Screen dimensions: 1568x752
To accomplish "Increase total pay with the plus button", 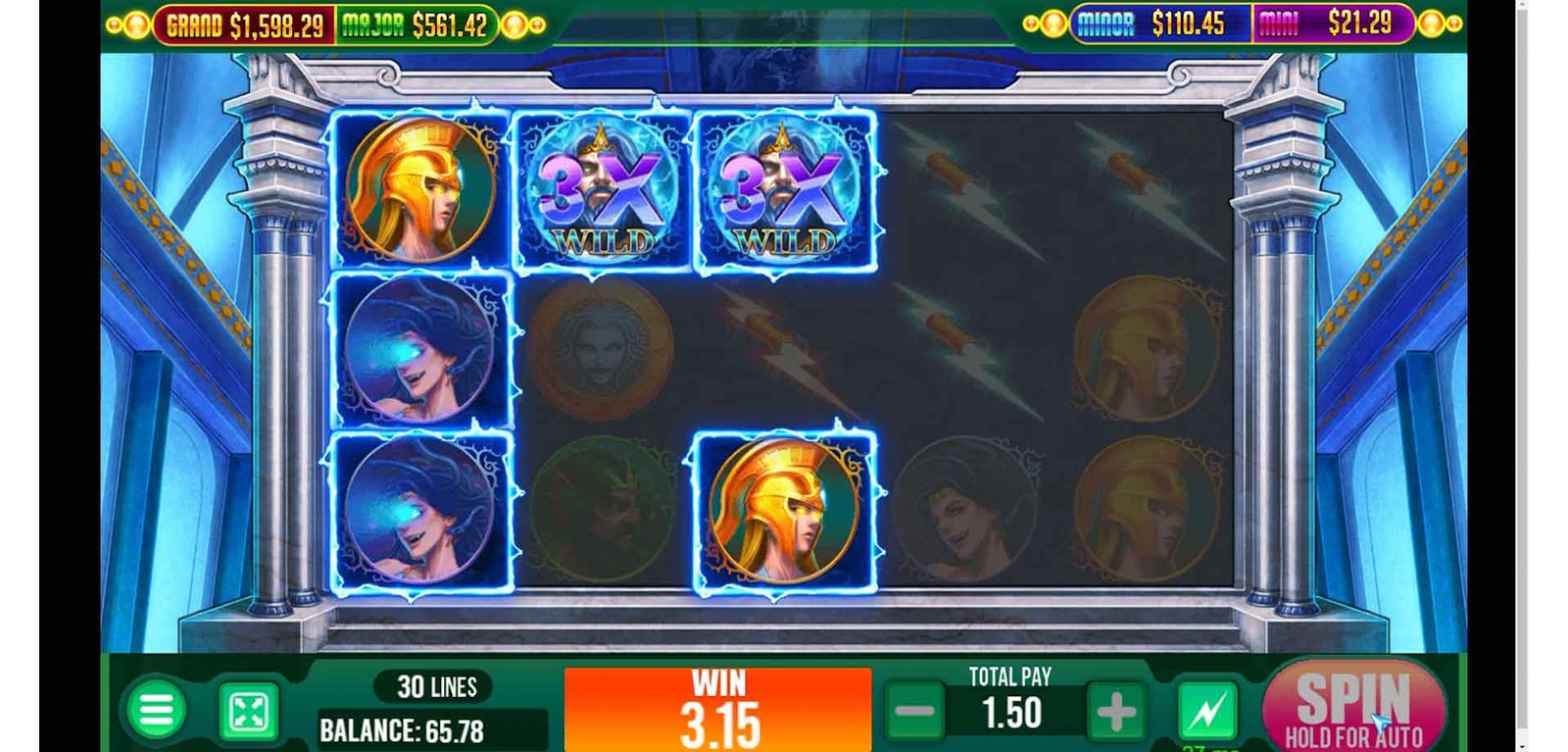I will (1115, 713).
